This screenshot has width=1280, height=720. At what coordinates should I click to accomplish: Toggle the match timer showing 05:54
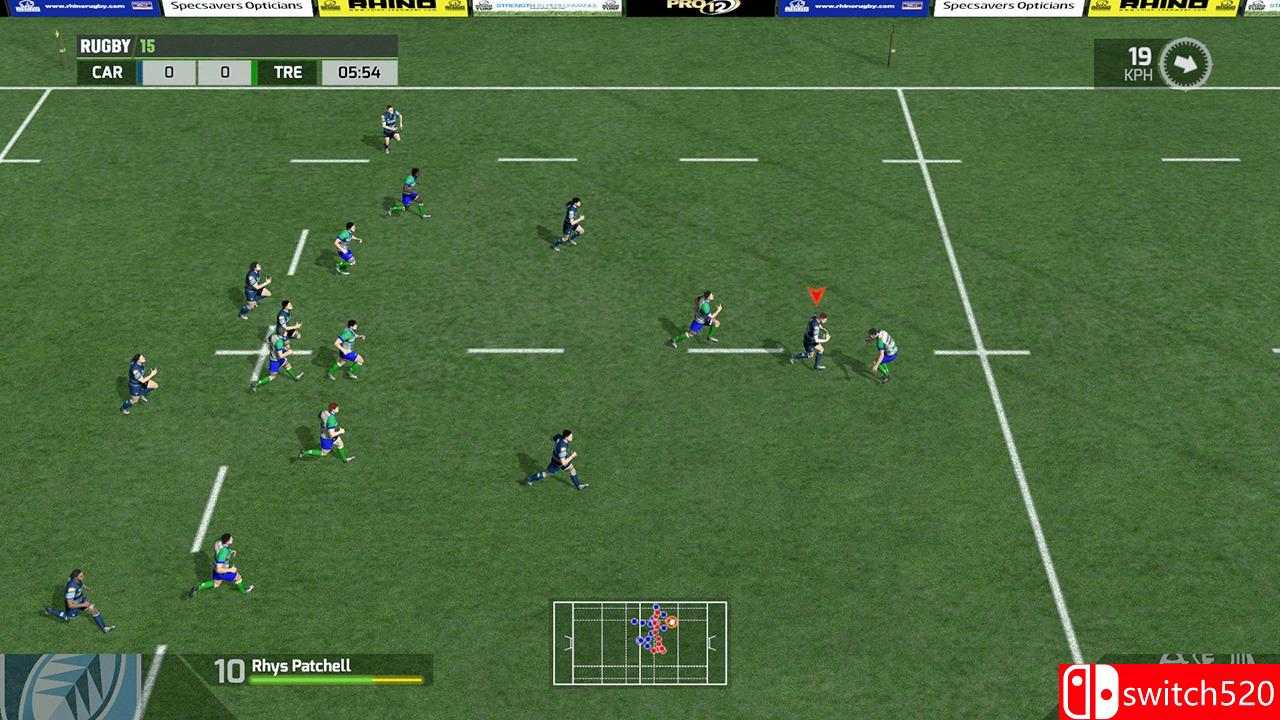(x=357, y=72)
